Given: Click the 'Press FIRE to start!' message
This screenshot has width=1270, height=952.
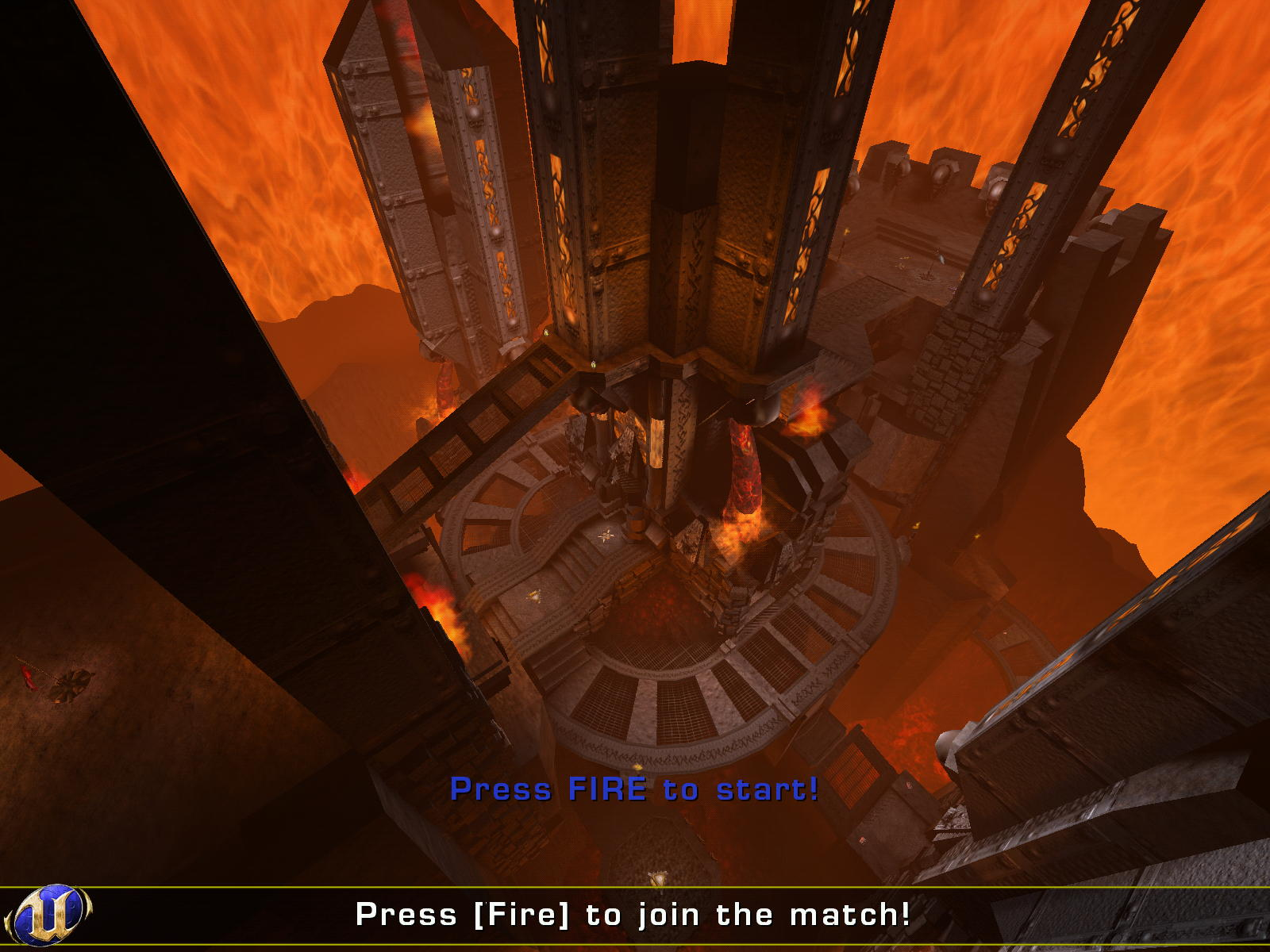Looking at the screenshot, I should [x=635, y=789].
